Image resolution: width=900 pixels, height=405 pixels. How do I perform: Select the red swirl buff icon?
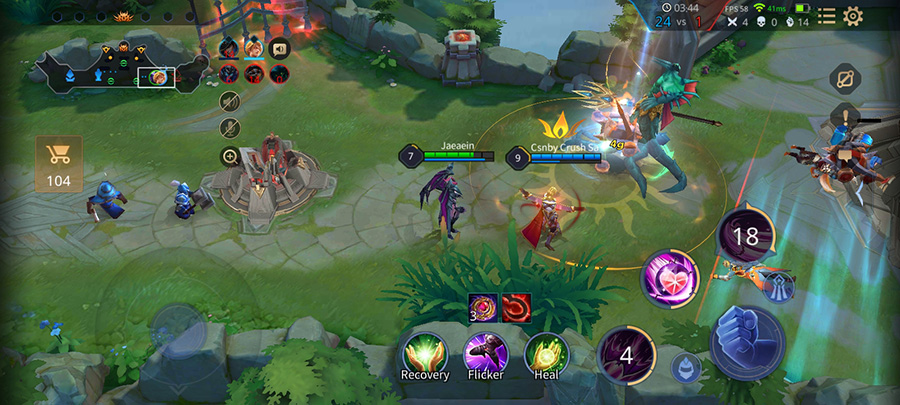516,307
